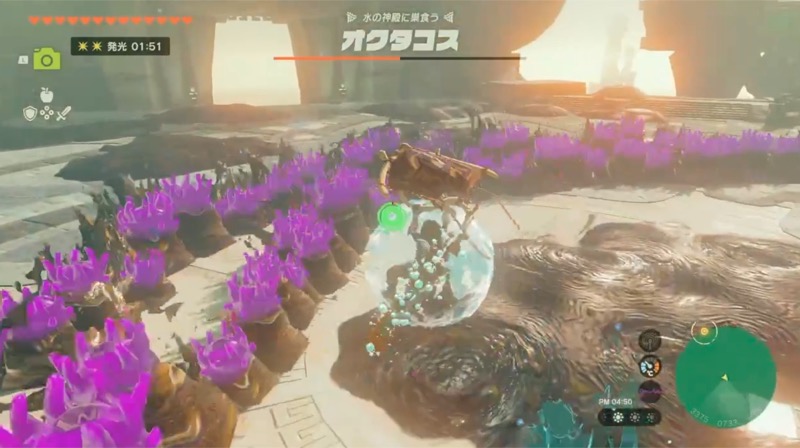Click the yellow objective marker on minimap
Screen dimensions: 800x448
point(705,331)
